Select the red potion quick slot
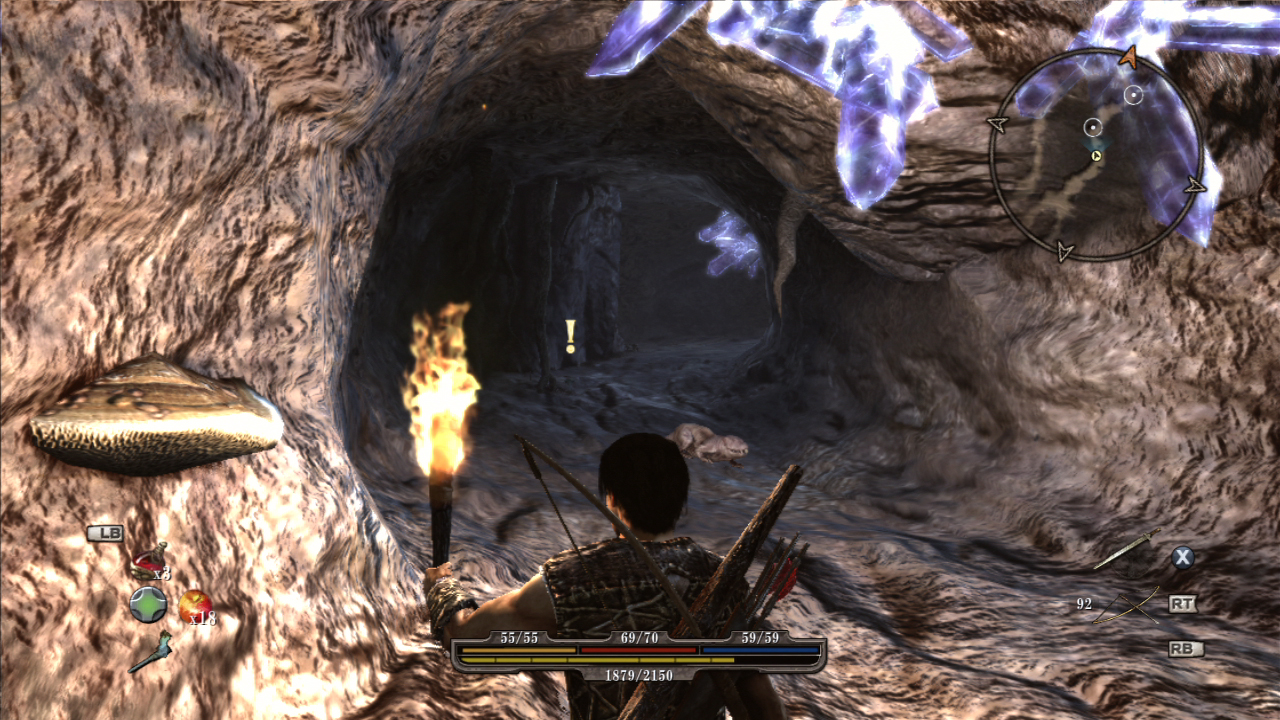The width and height of the screenshot is (1280, 720). coord(149,561)
